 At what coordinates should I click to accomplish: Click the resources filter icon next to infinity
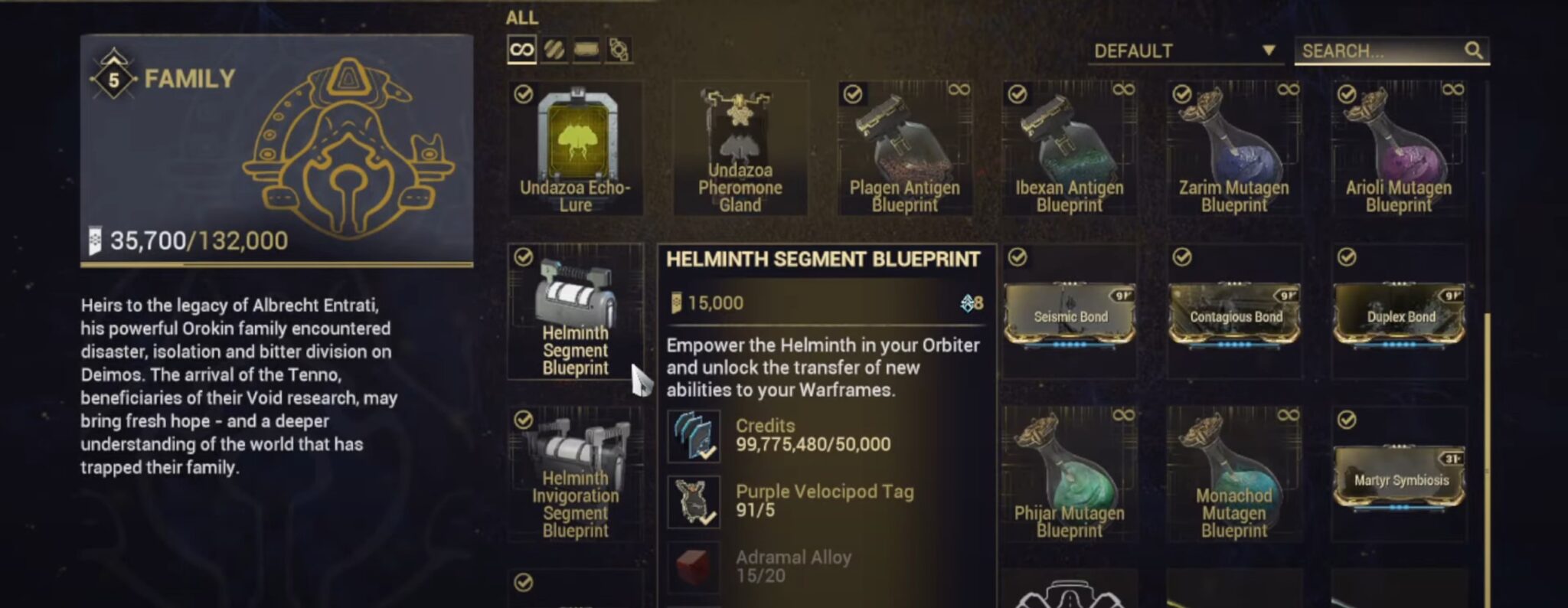coord(554,48)
